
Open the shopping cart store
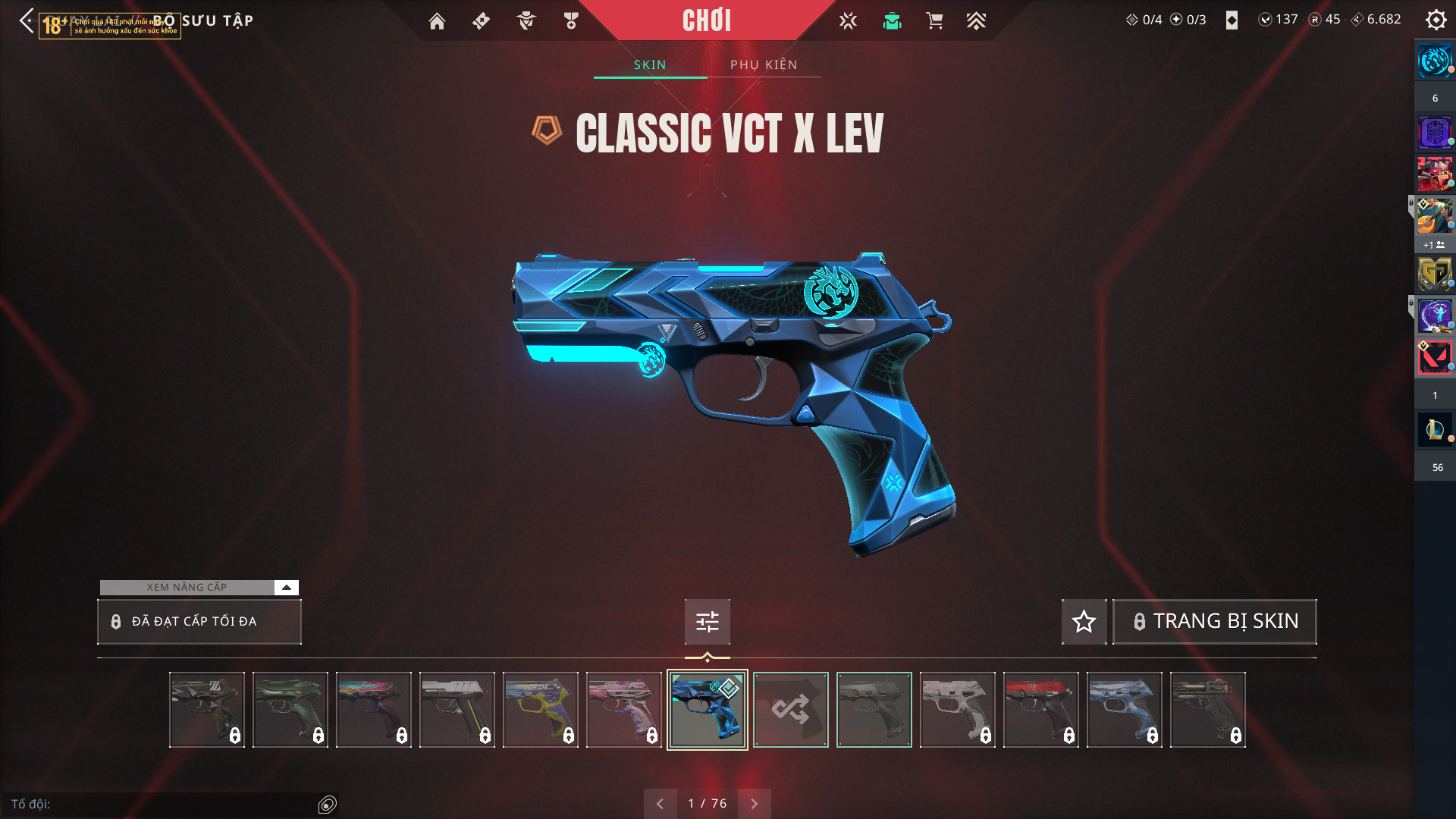[934, 21]
